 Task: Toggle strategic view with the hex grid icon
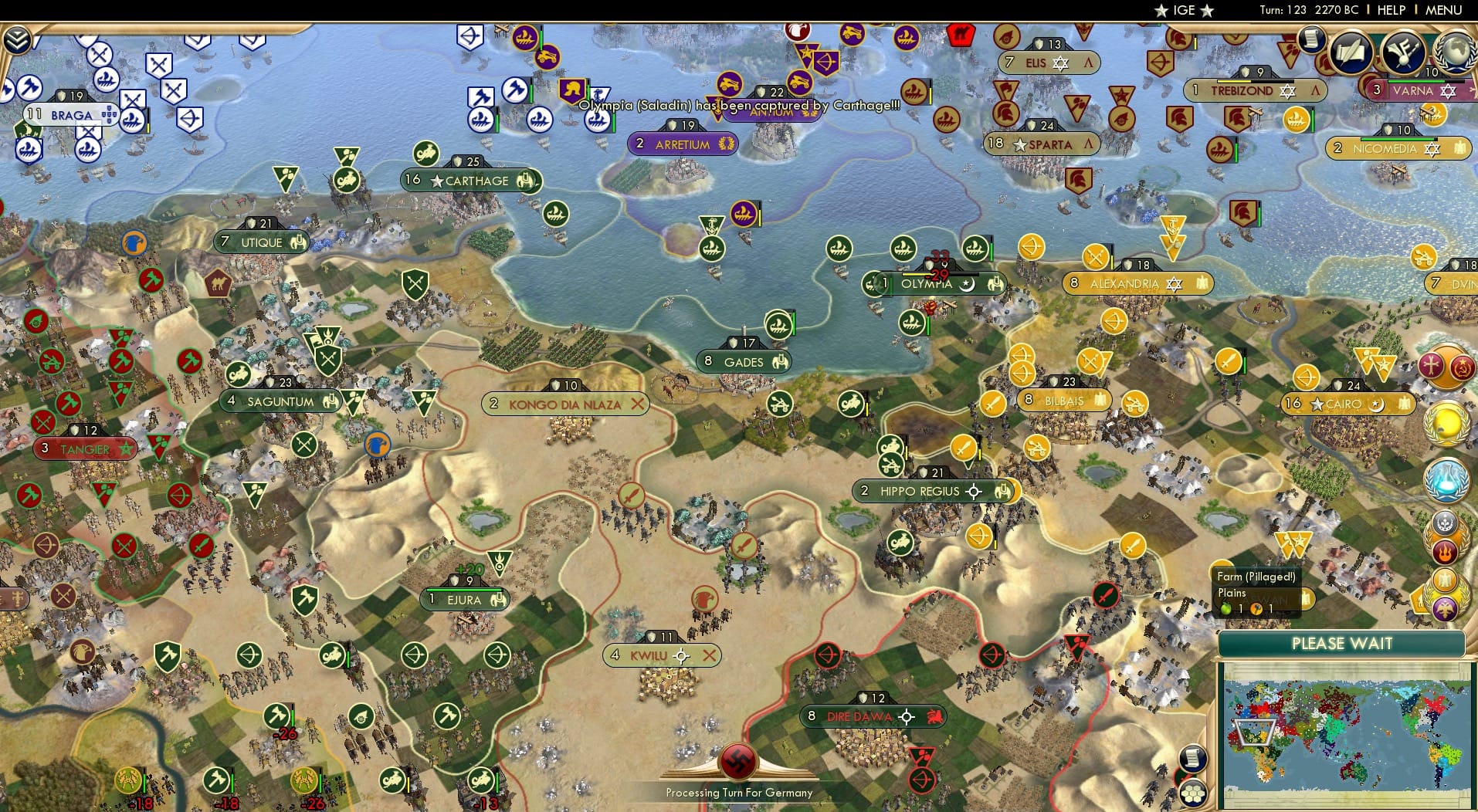pos(1194,795)
